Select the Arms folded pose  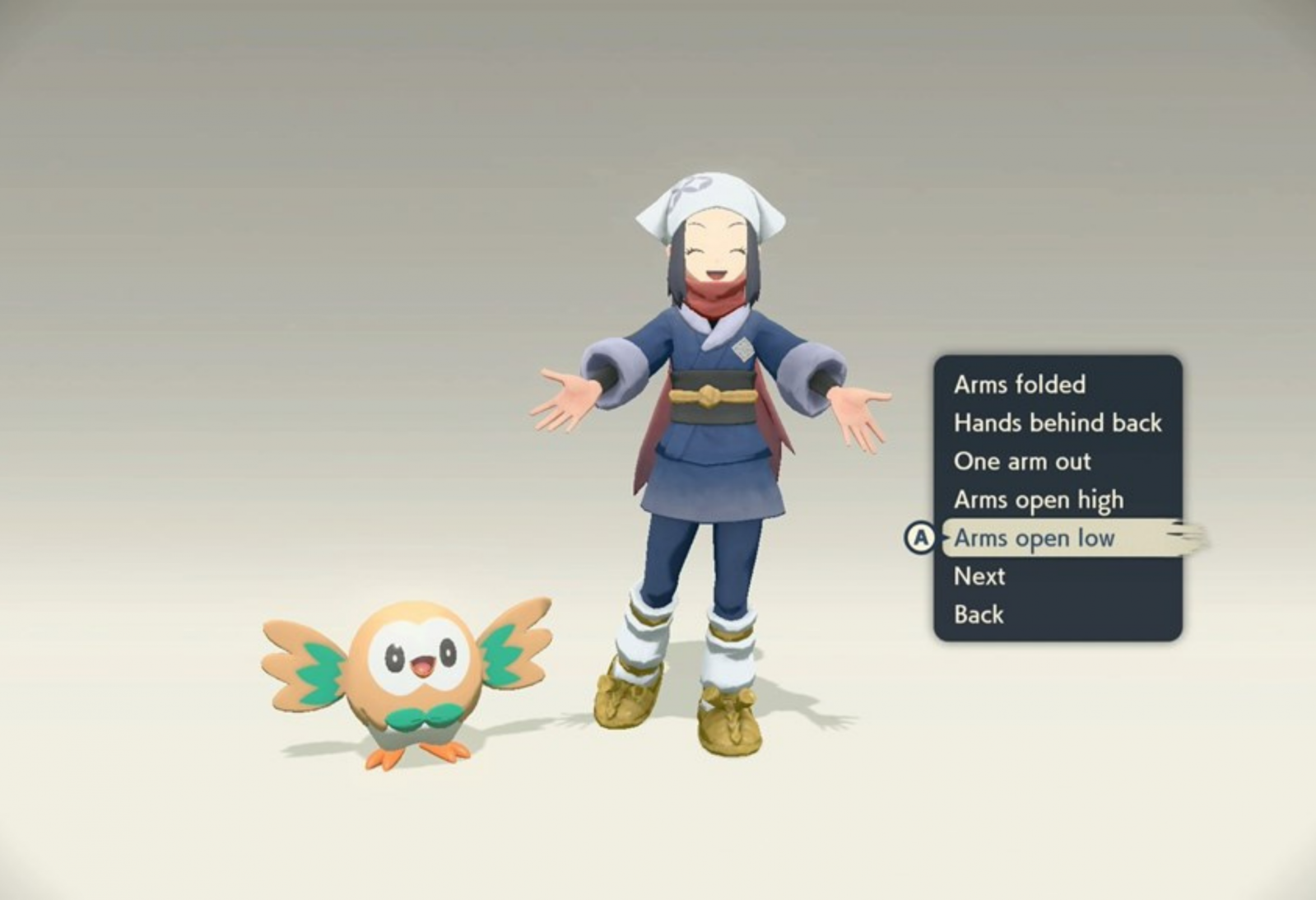click(x=1019, y=385)
